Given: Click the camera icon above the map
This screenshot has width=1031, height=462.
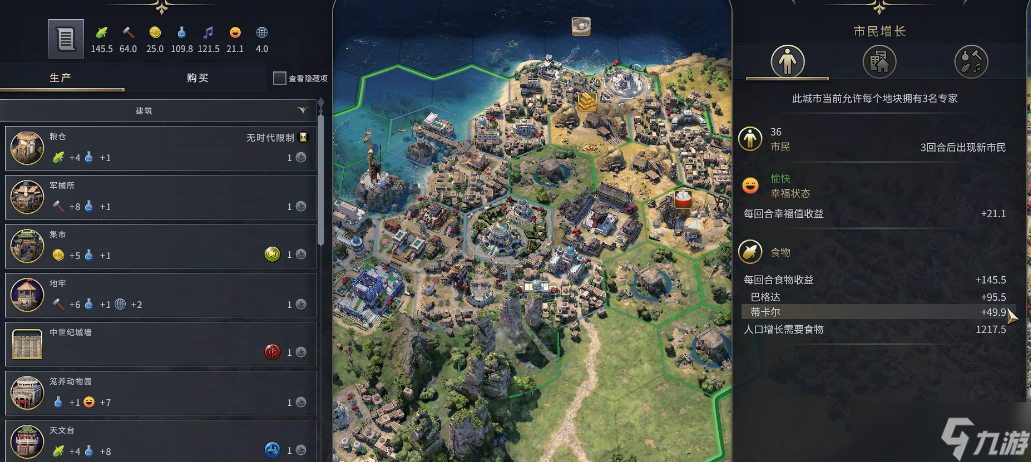Looking at the screenshot, I should click(581, 27).
